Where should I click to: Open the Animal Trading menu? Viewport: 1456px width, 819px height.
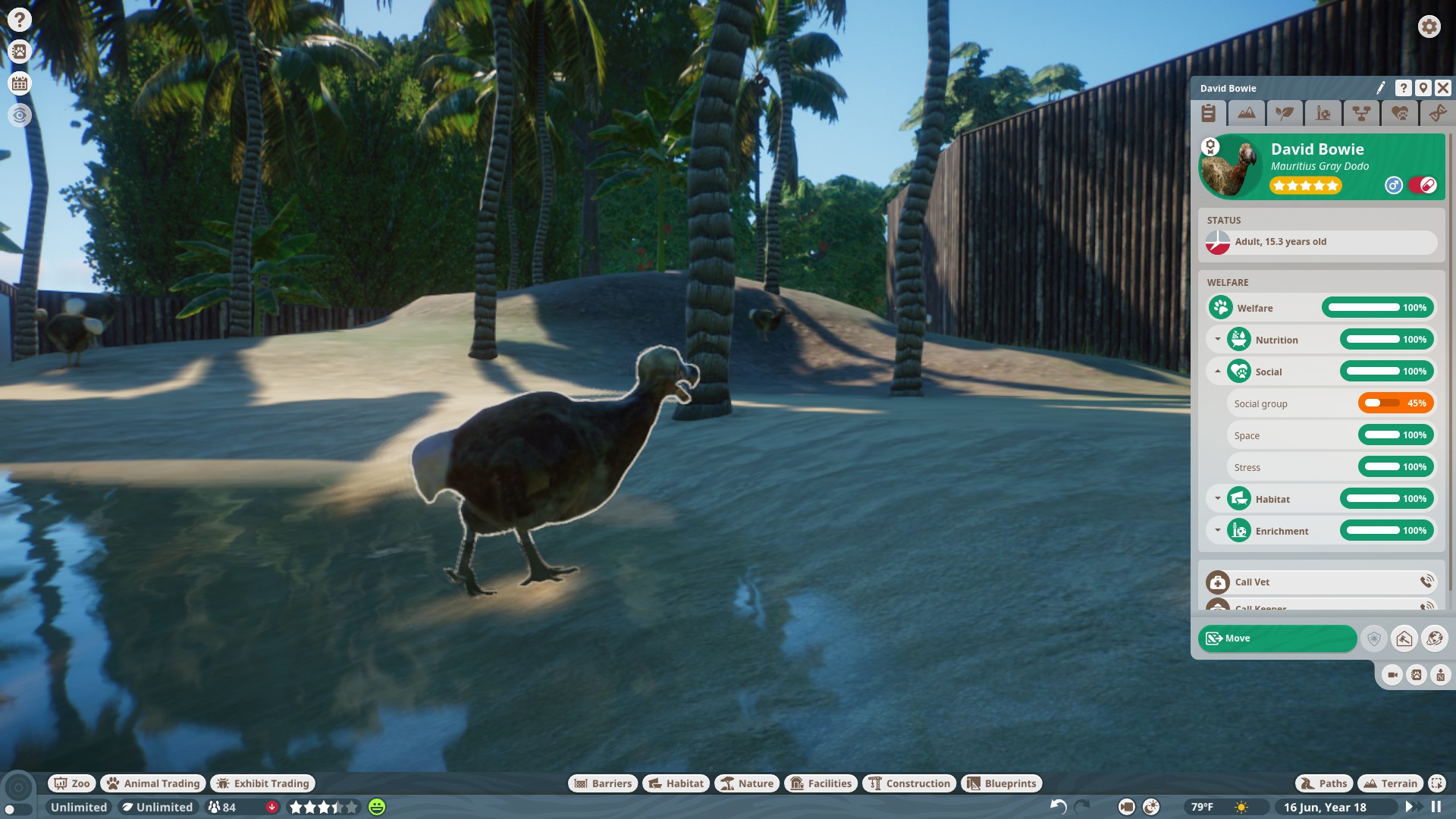[x=152, y=783]
